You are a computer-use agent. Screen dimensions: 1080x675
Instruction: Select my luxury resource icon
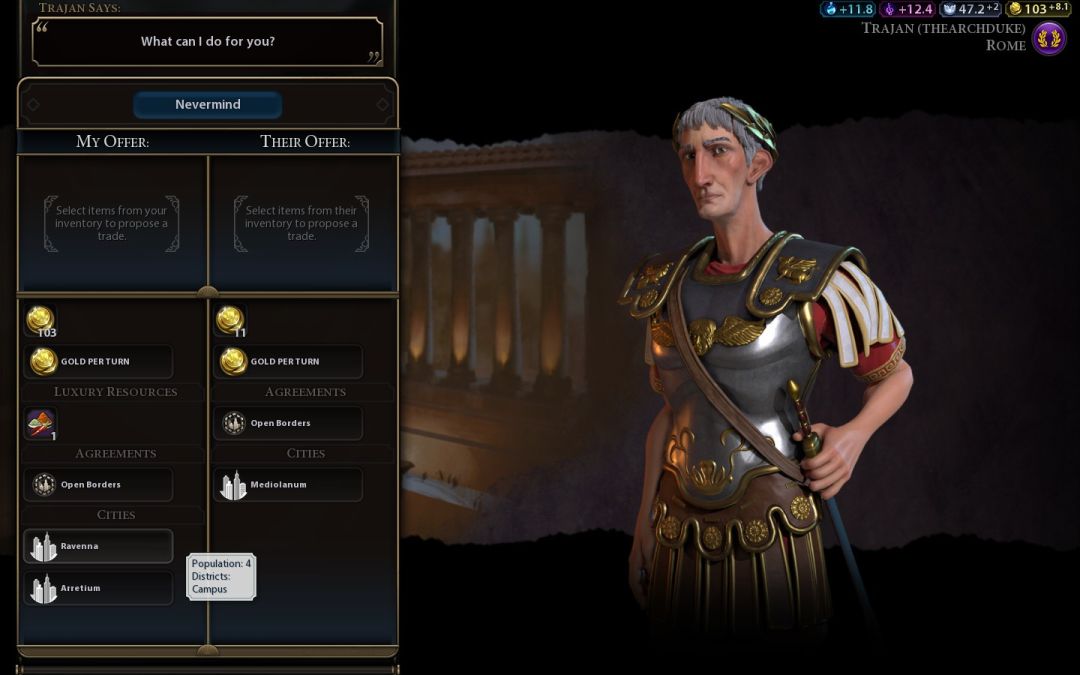[x=41, y=424]
